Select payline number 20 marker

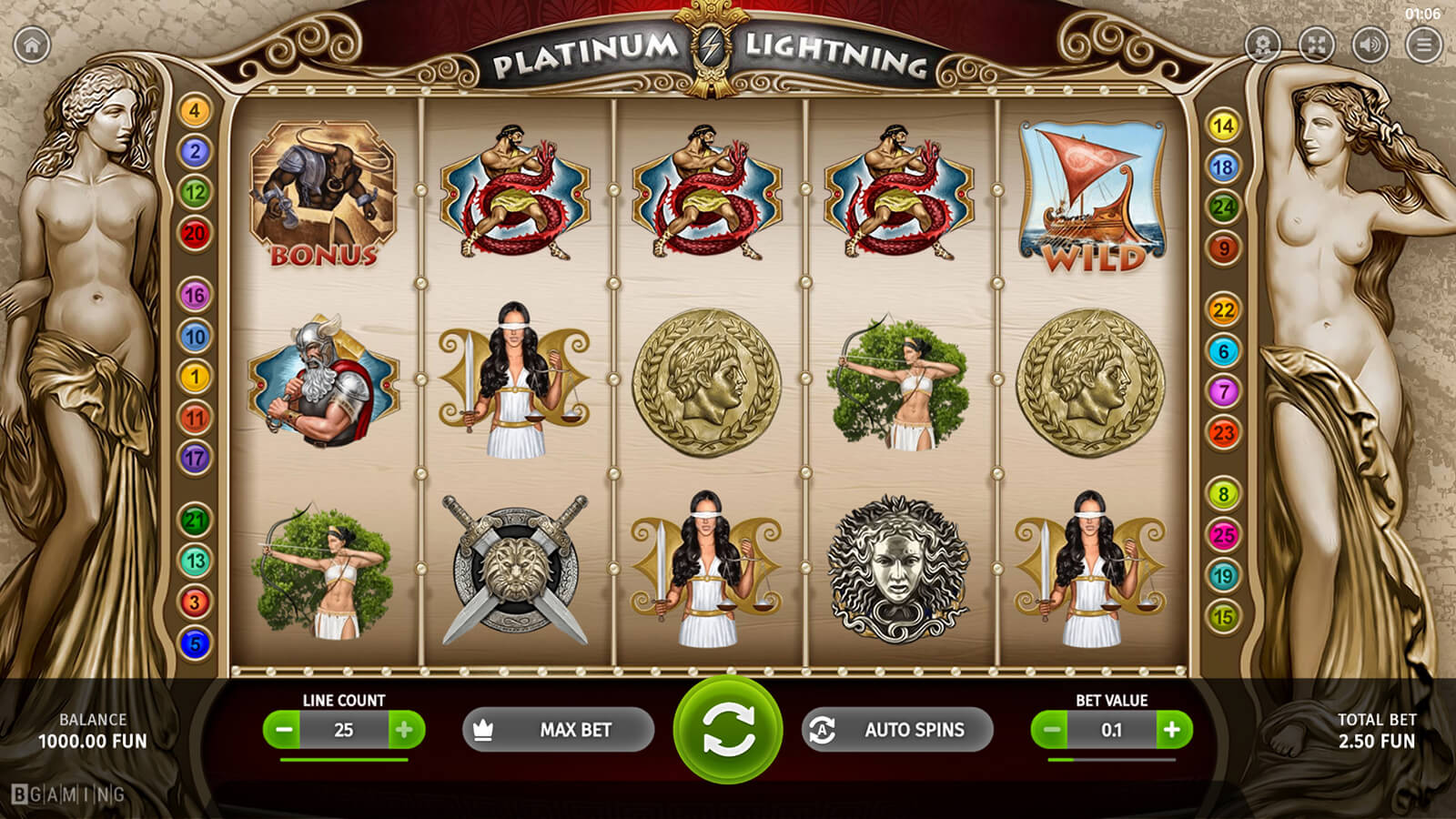(x=194, y=234)
